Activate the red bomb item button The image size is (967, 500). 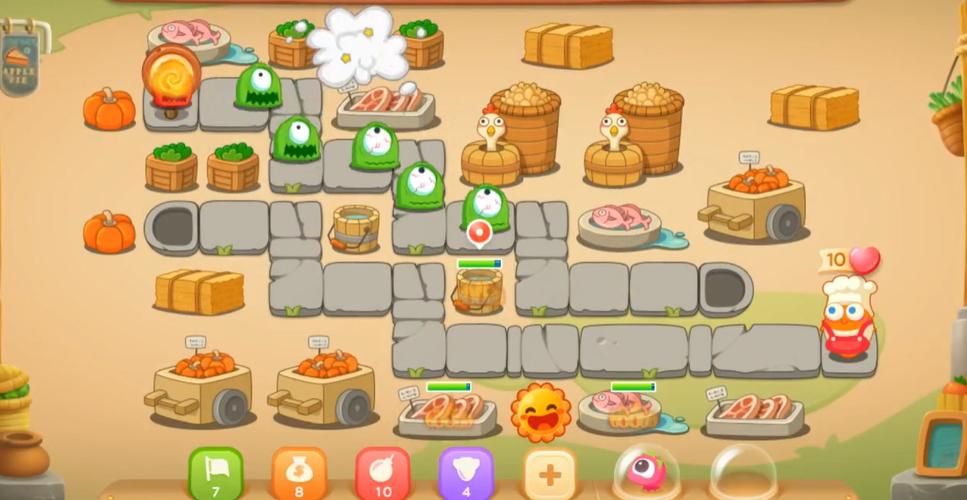(382, 472)
